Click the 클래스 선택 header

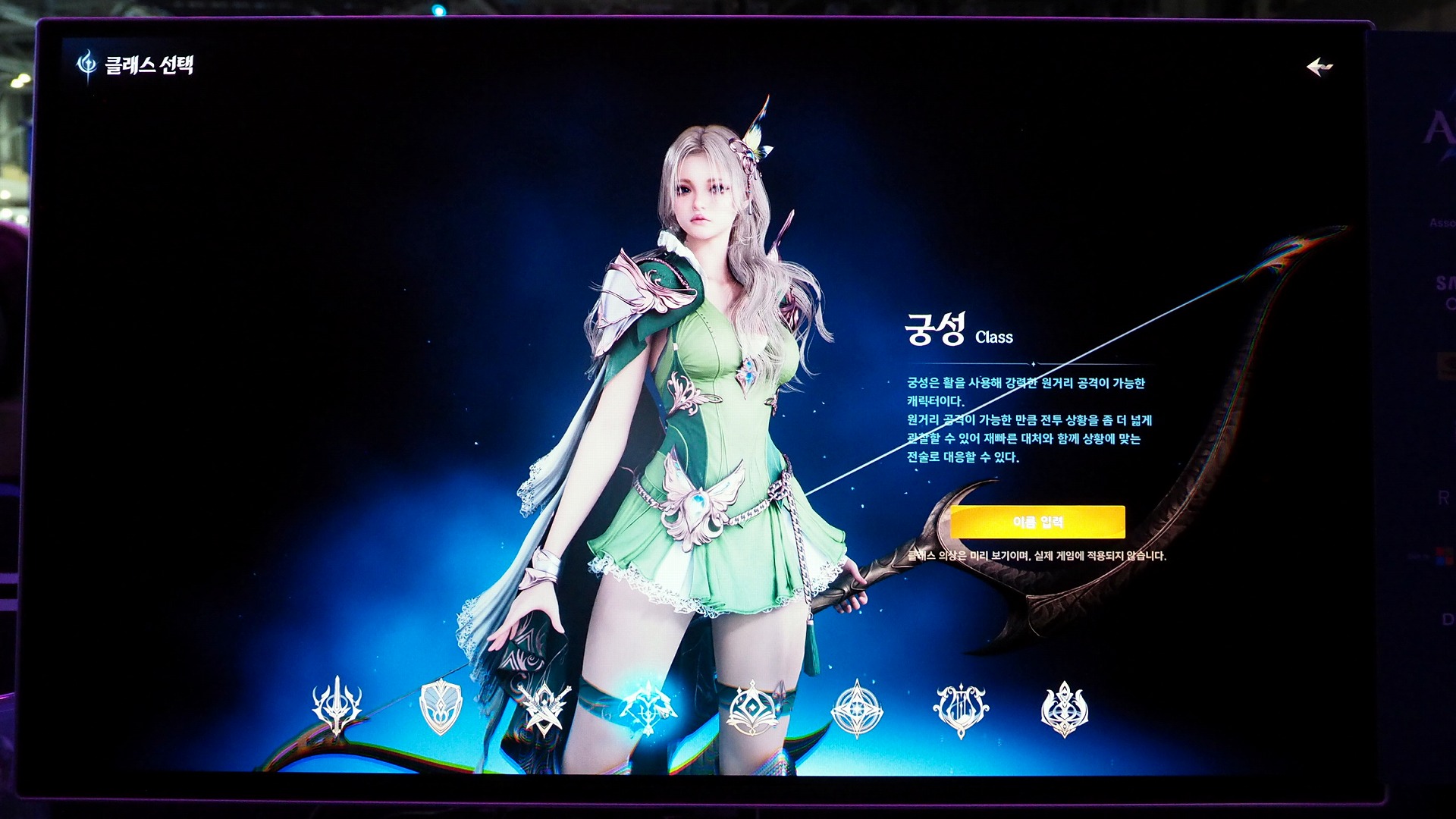tap(150, 65)
